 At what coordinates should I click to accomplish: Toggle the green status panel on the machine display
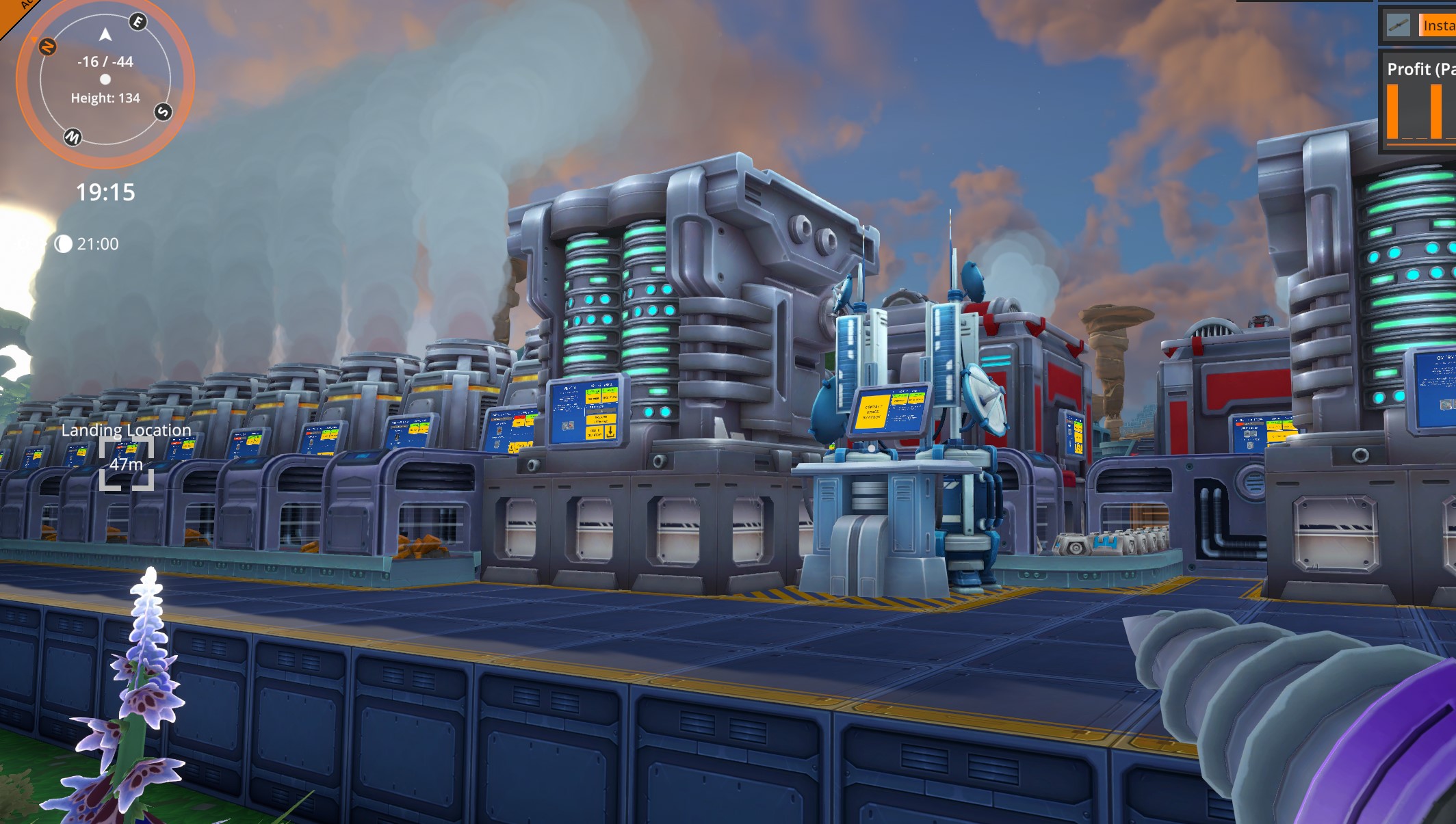[593, 391]
